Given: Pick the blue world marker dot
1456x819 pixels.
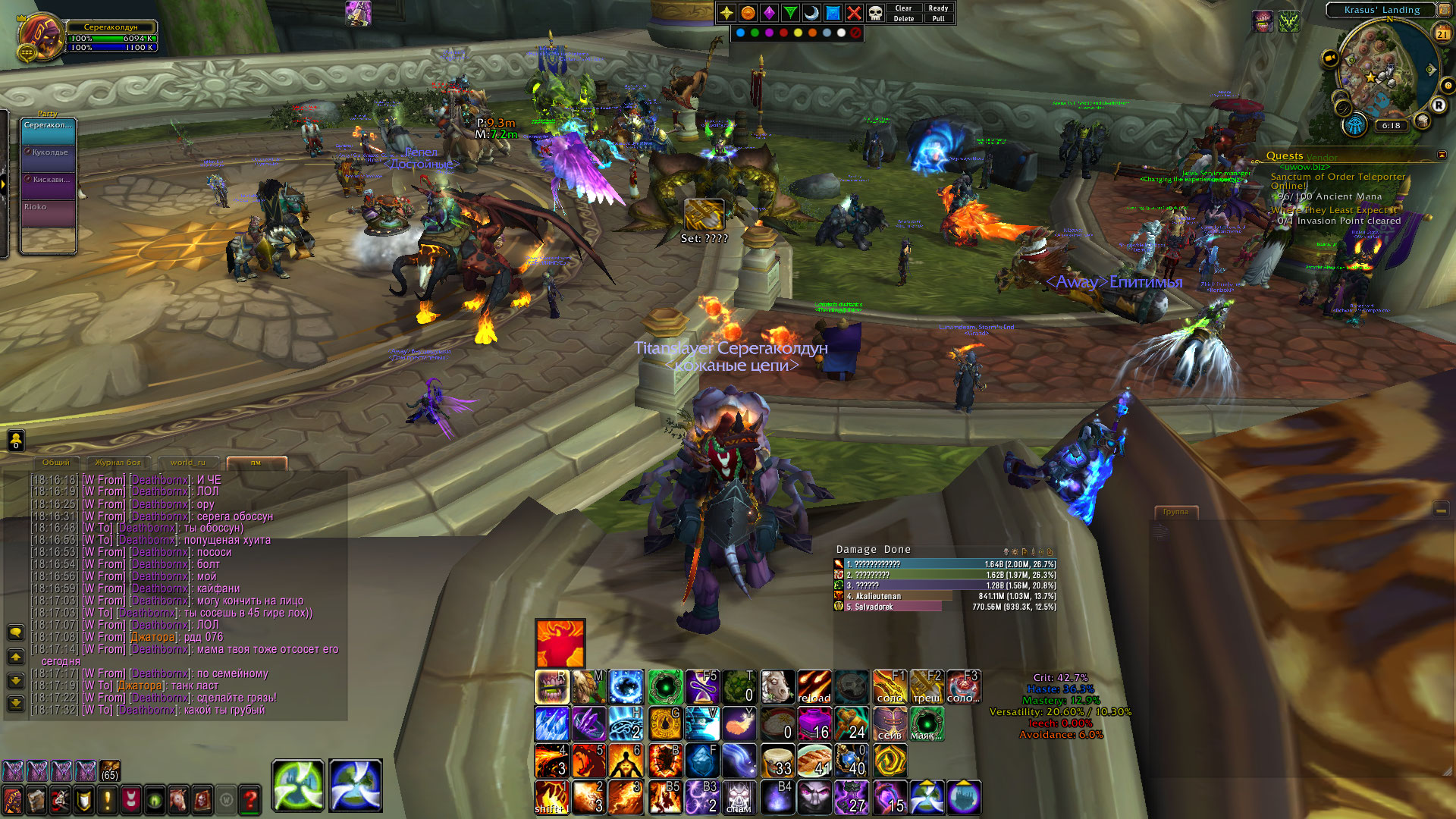Looking at the screenshot, I should coord(740,33).
